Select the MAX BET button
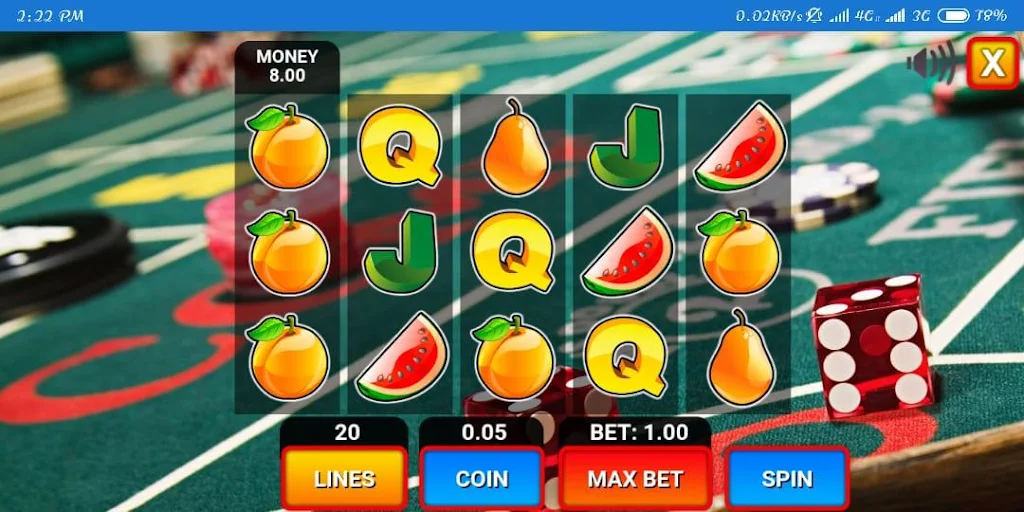1024x512 pixels. coord(635,478)
